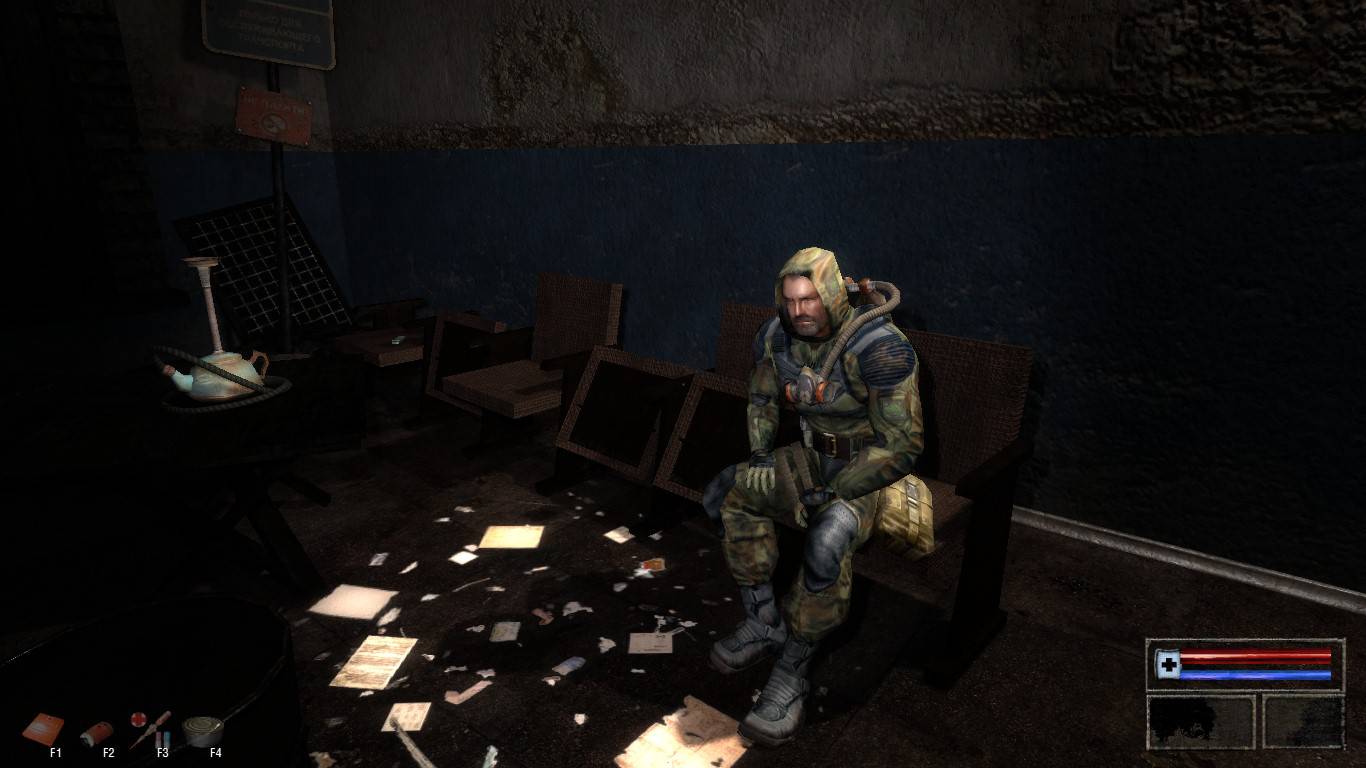This screenshot has height=768, width=1366.
Task: Select the bandage quick slot item
Action: tap(97, 733)
